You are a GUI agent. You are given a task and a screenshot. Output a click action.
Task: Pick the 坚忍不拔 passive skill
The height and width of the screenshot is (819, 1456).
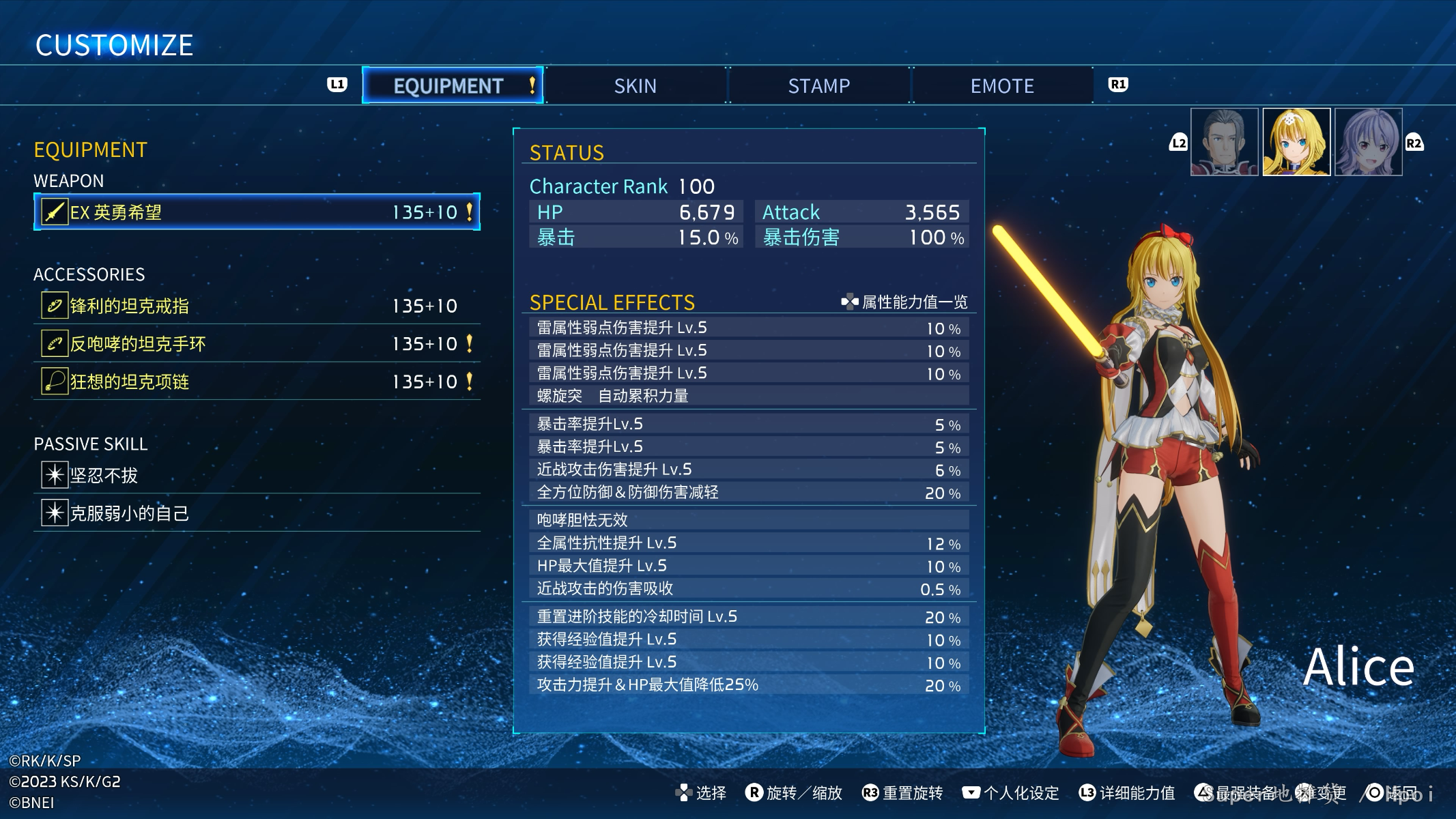pos(257,475)
